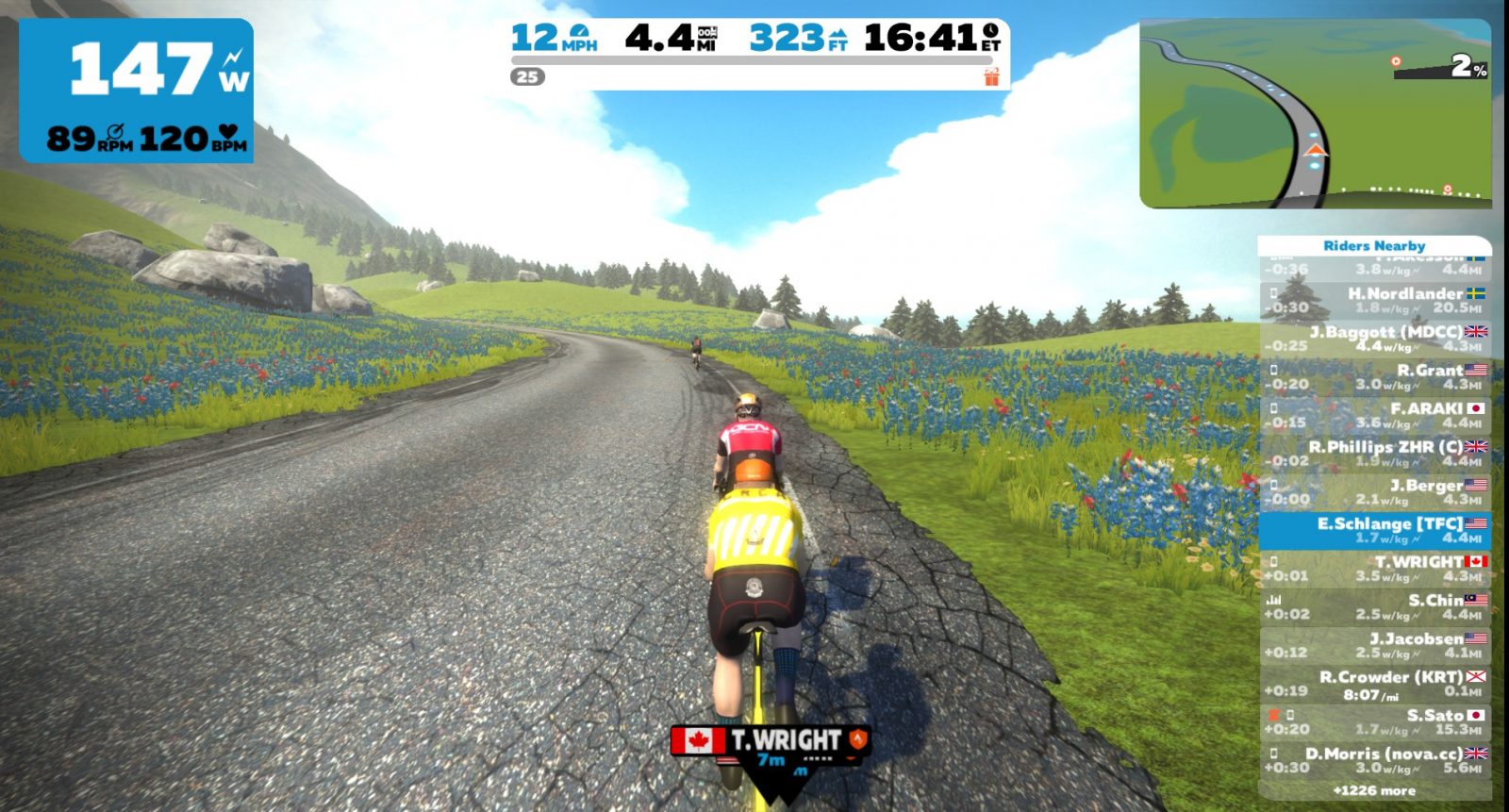This screenshot has width=1509, height=812.
Task: Choose S.Chin from nearby riders
Action: [1375, 606]
